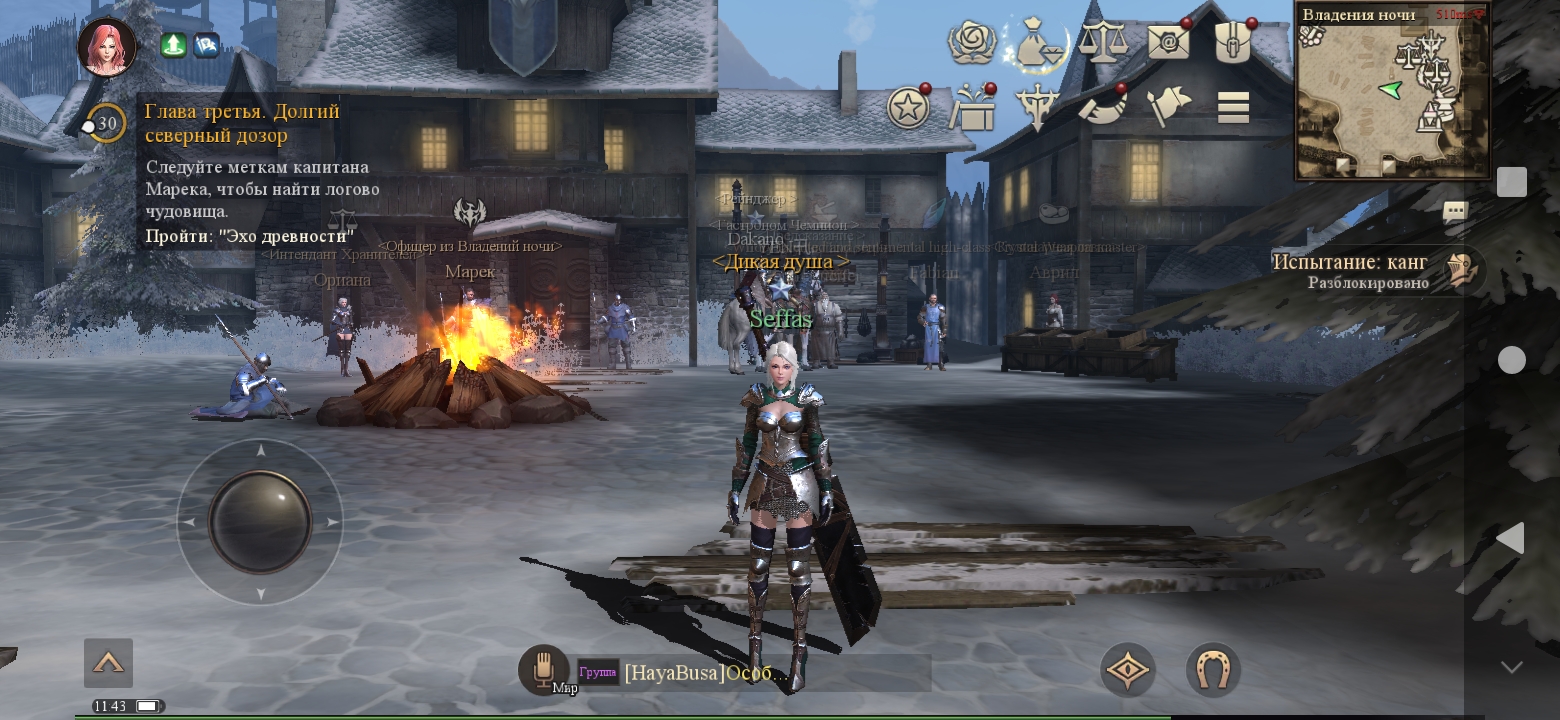Expand the upward arrow panel button
Viewport: 1560px width, 720px height.
point(108,663)
